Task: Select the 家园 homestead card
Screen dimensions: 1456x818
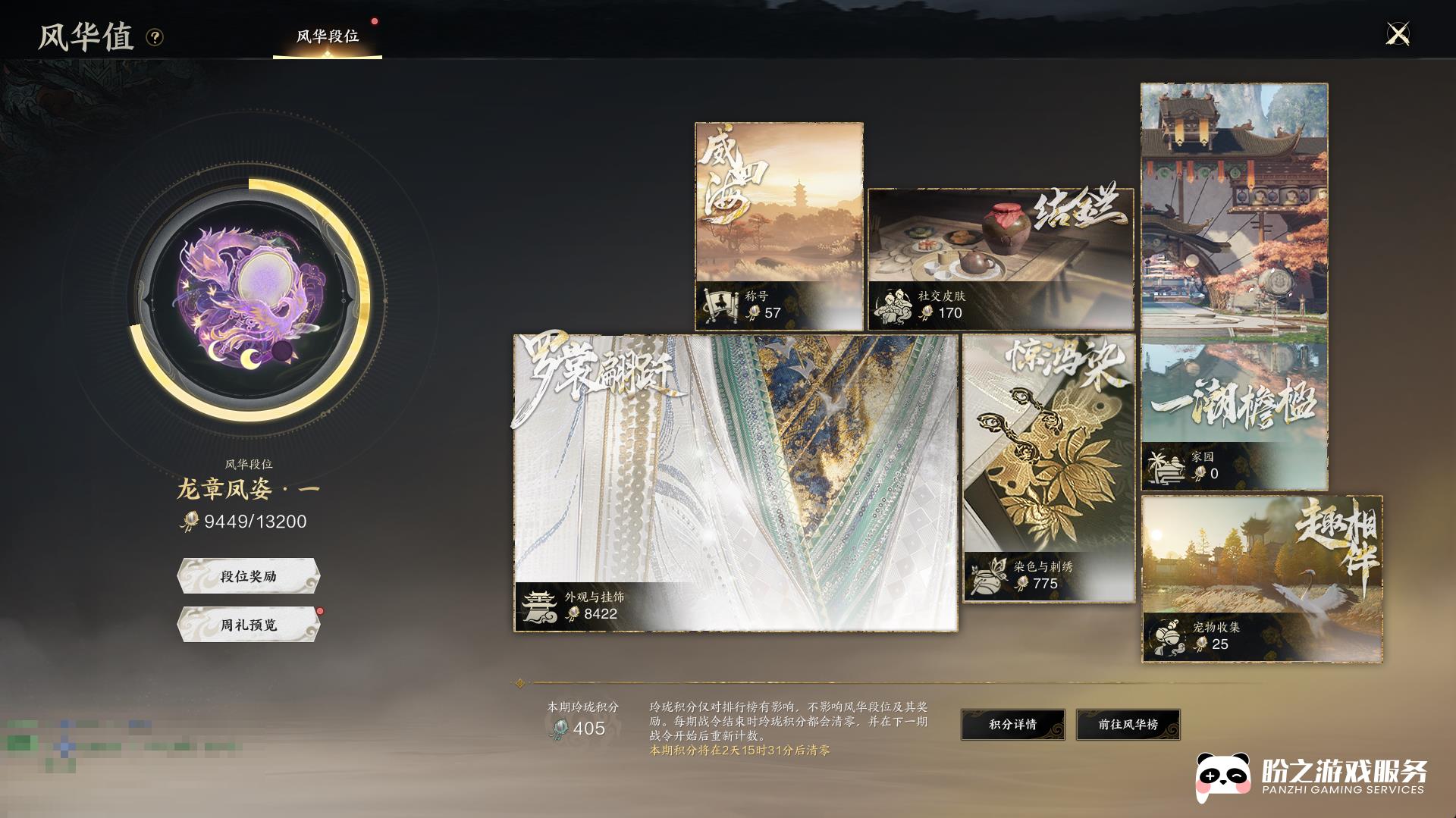Action: [1234, 287]
